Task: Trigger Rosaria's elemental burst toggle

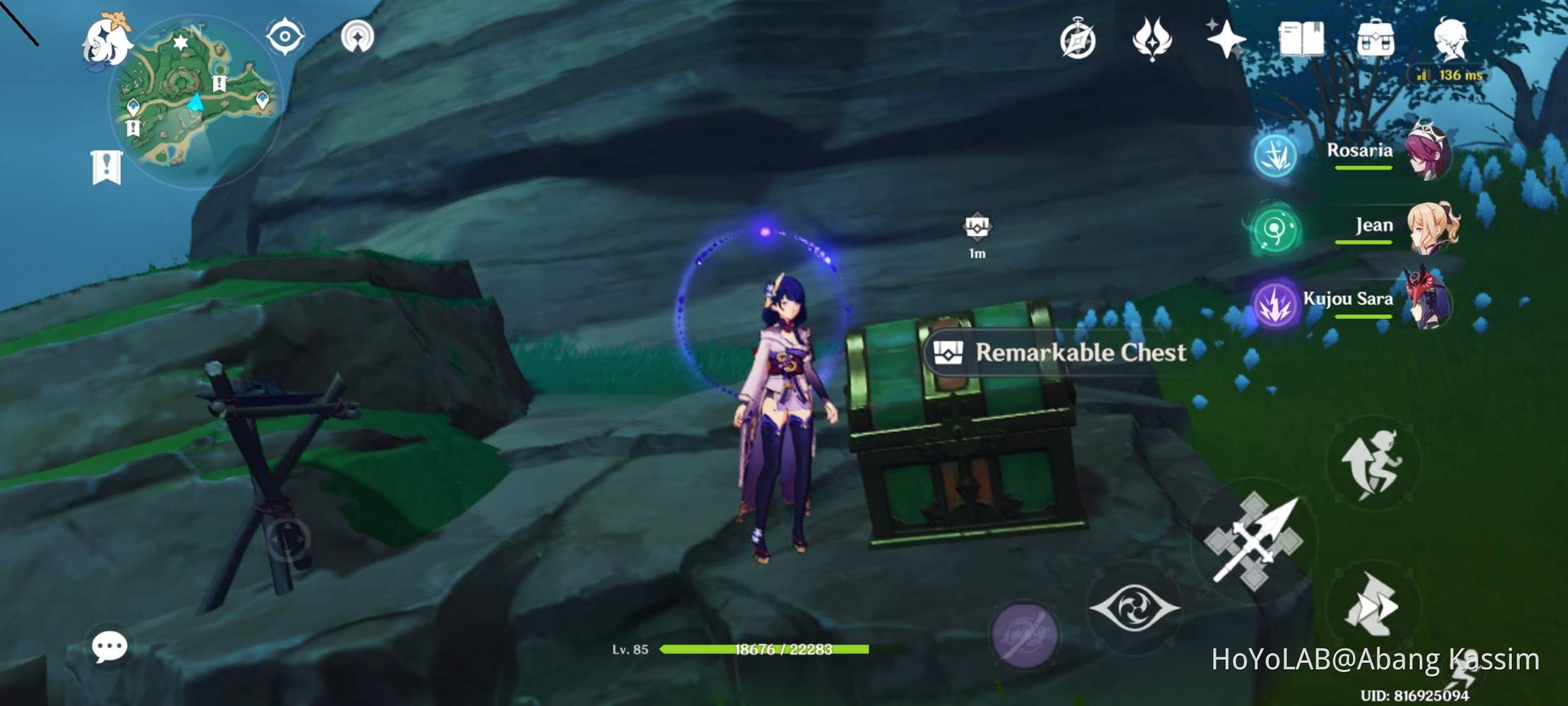Action: pos(1276,155)
